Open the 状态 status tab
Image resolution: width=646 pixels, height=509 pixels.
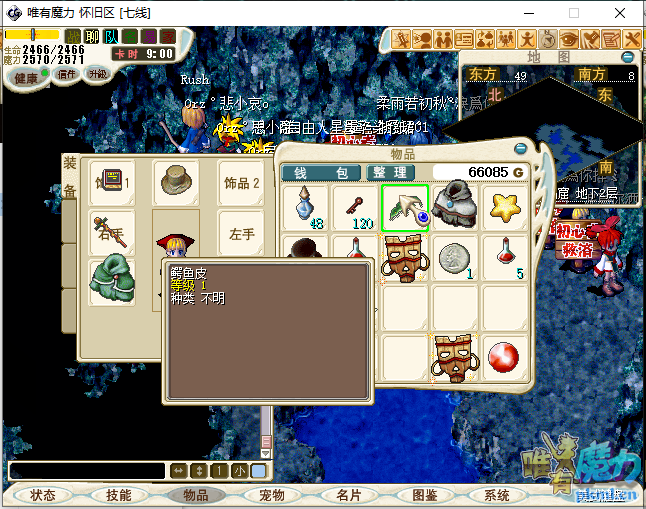tap(43, 495)
